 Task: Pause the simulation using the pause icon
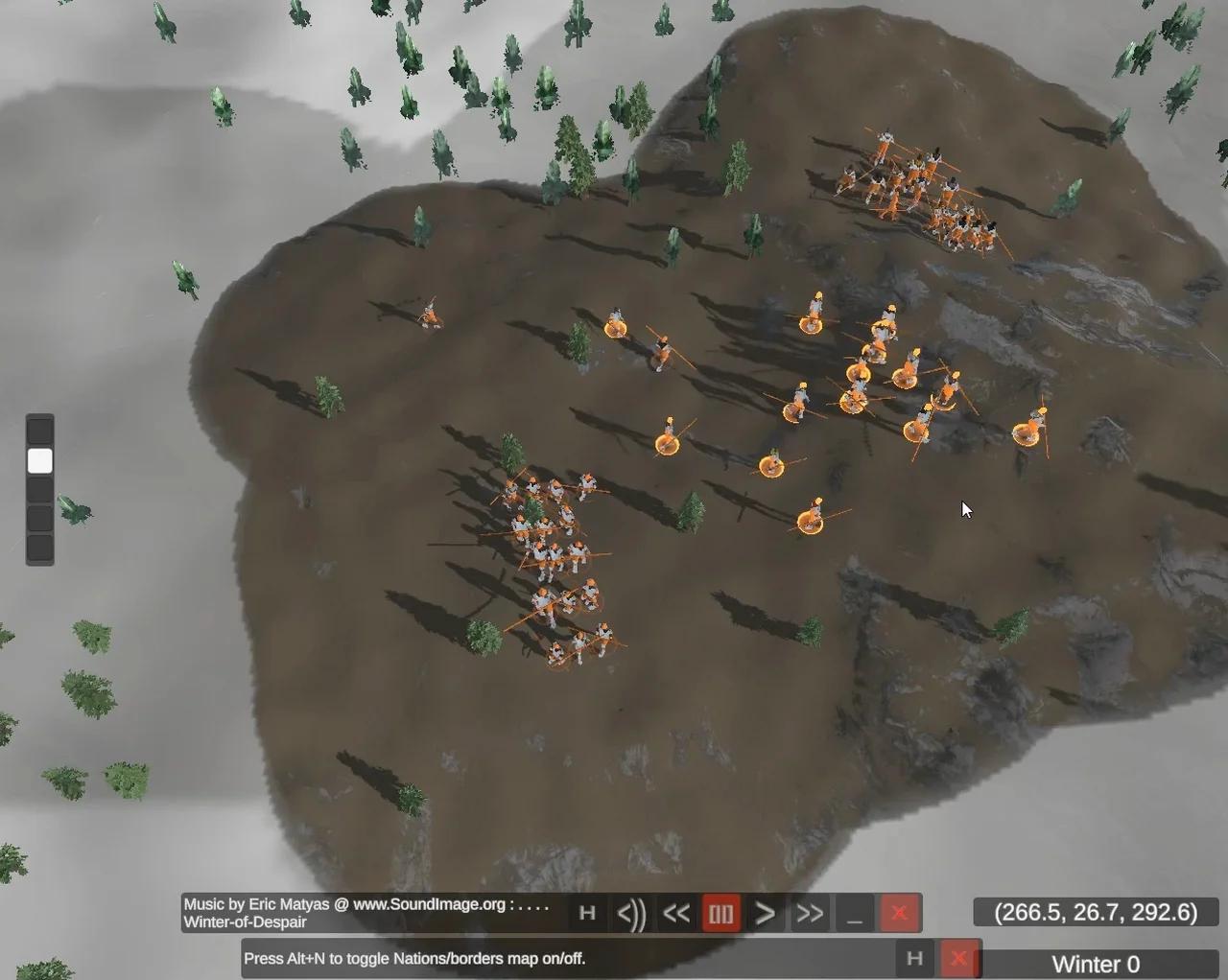coord(720,913)
